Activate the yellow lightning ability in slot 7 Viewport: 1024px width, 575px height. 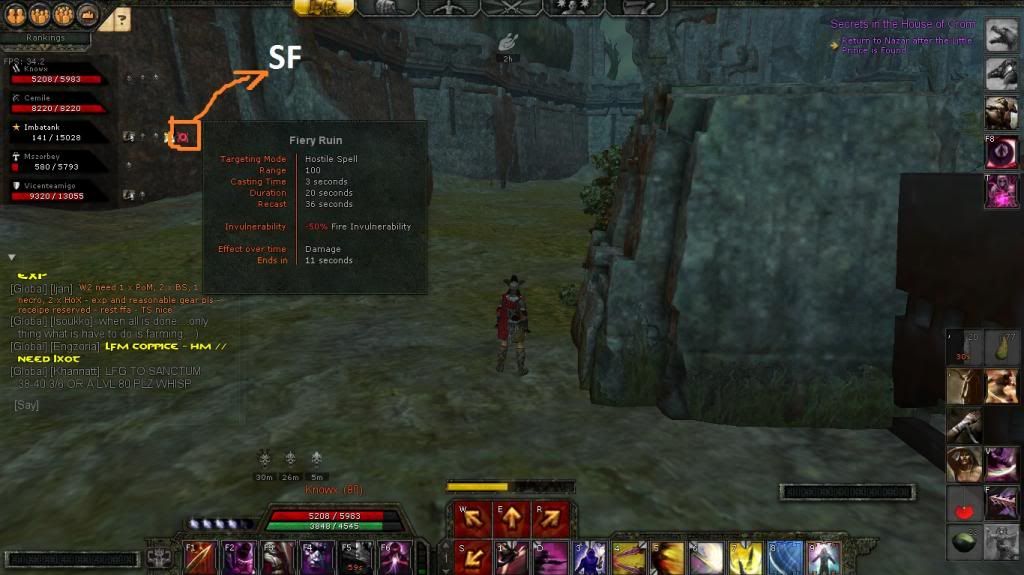(x=746, y=557)
